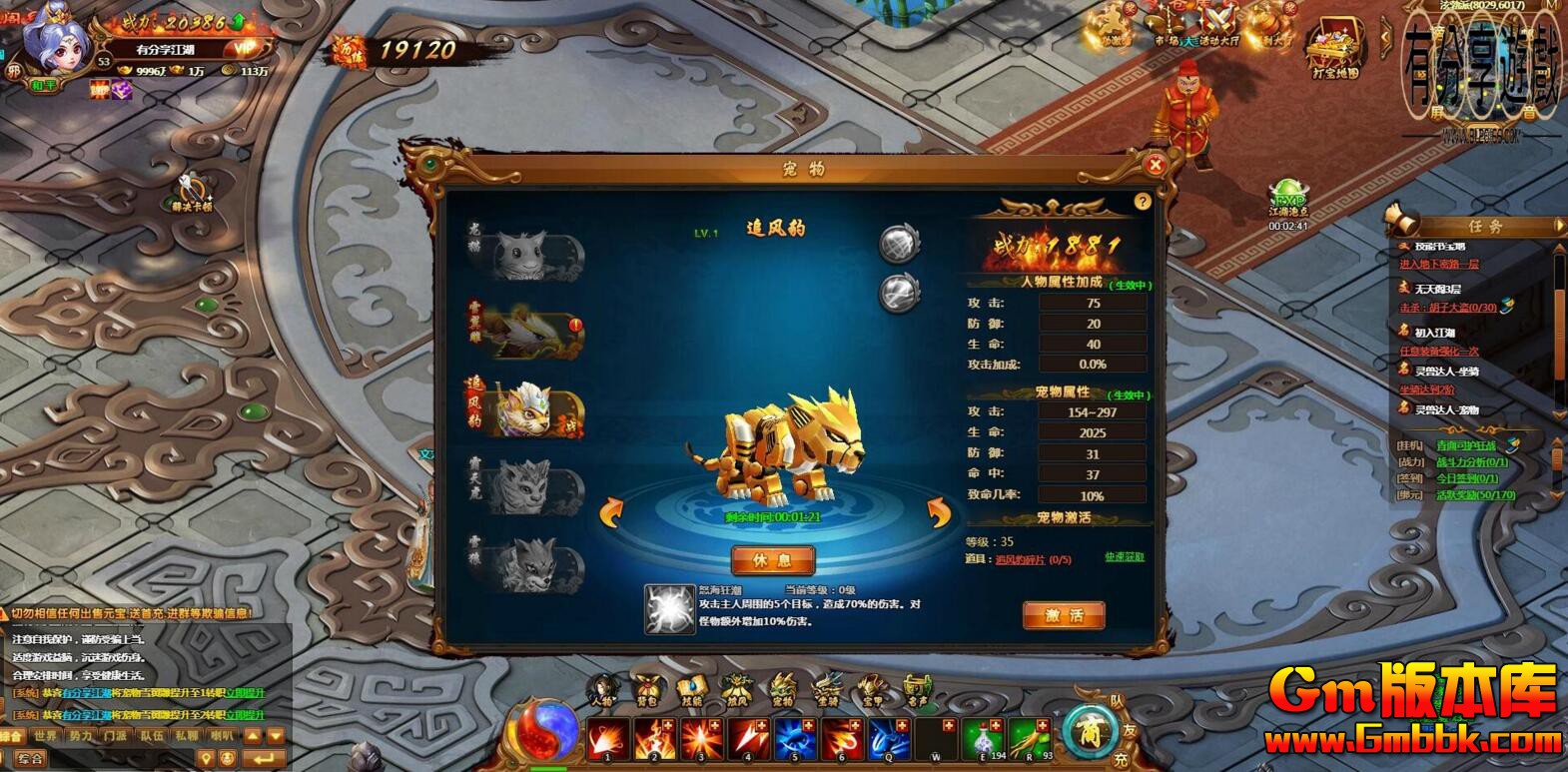Click the right arrow to rotate pet
1568x772 pixels.
point(940,511)
